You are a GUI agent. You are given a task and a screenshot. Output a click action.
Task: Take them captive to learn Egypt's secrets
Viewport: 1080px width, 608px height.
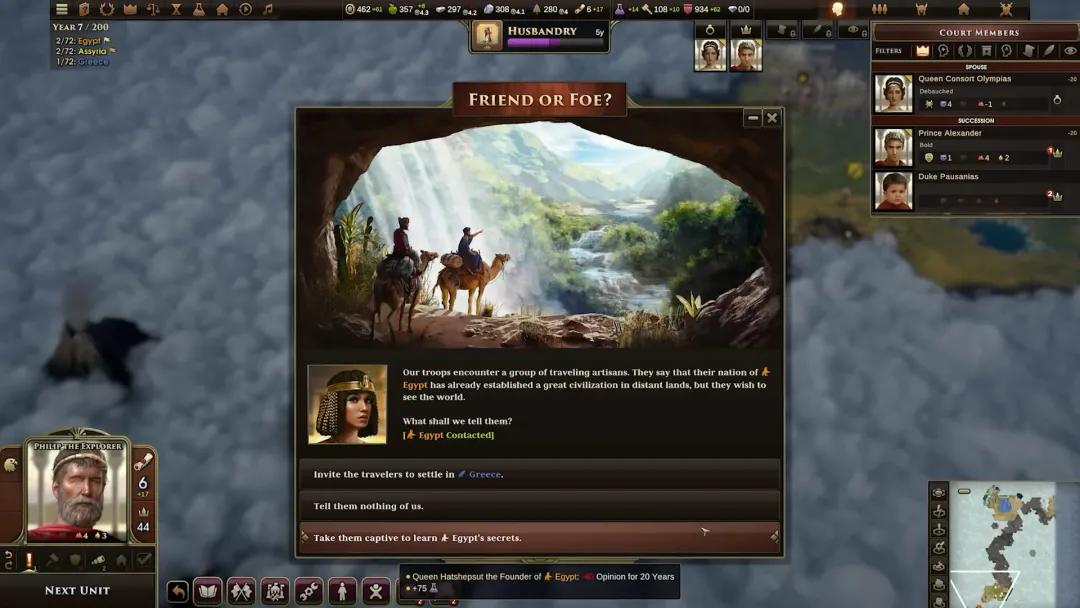(x=539, y=538)
